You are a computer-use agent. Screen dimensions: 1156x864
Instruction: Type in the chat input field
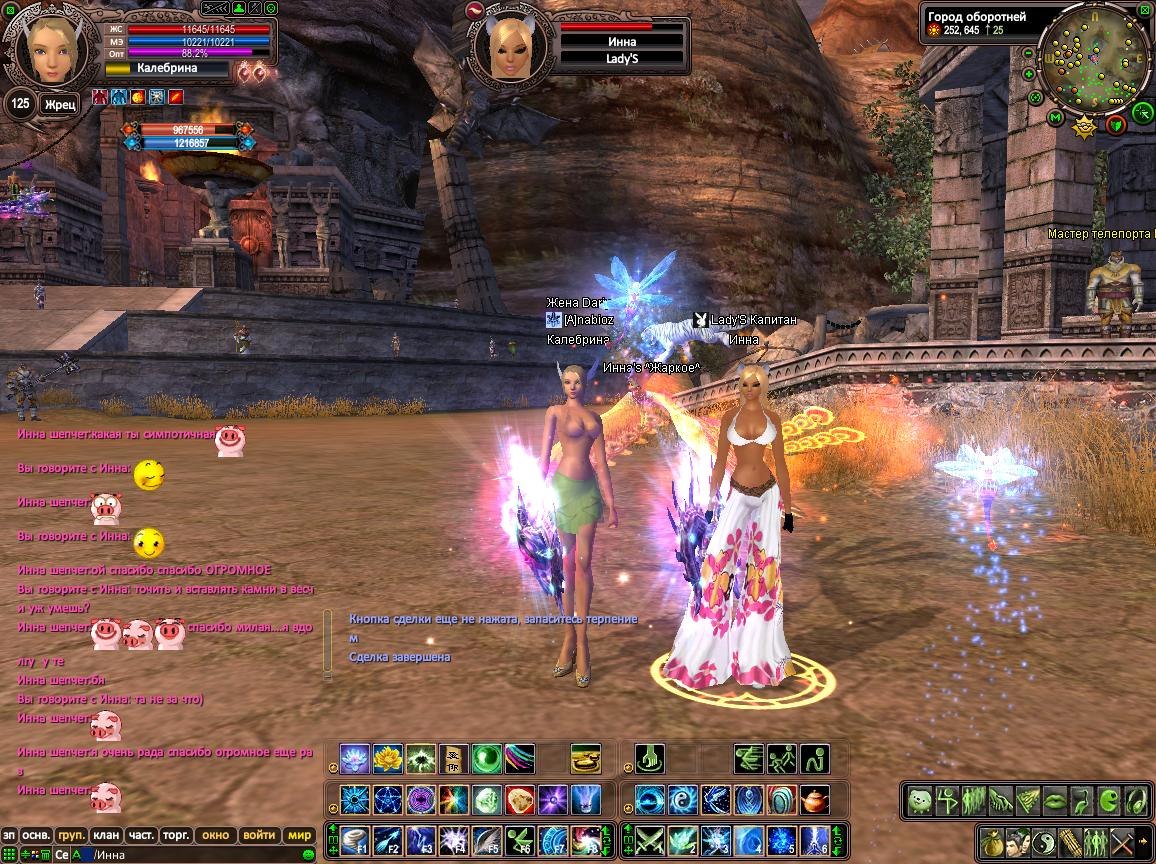point(200,854)
